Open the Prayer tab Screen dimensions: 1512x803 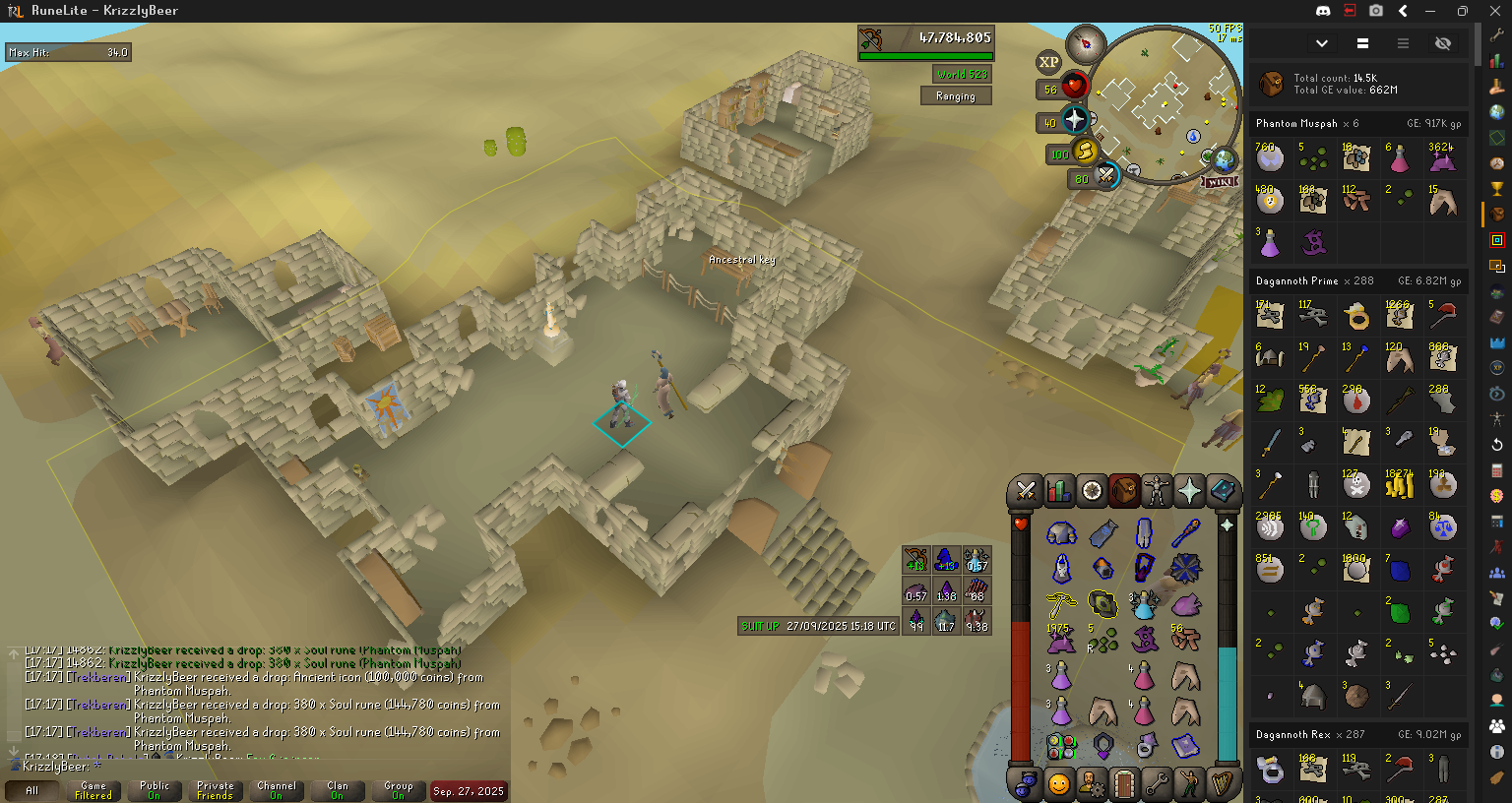(x=1189, y=490)
